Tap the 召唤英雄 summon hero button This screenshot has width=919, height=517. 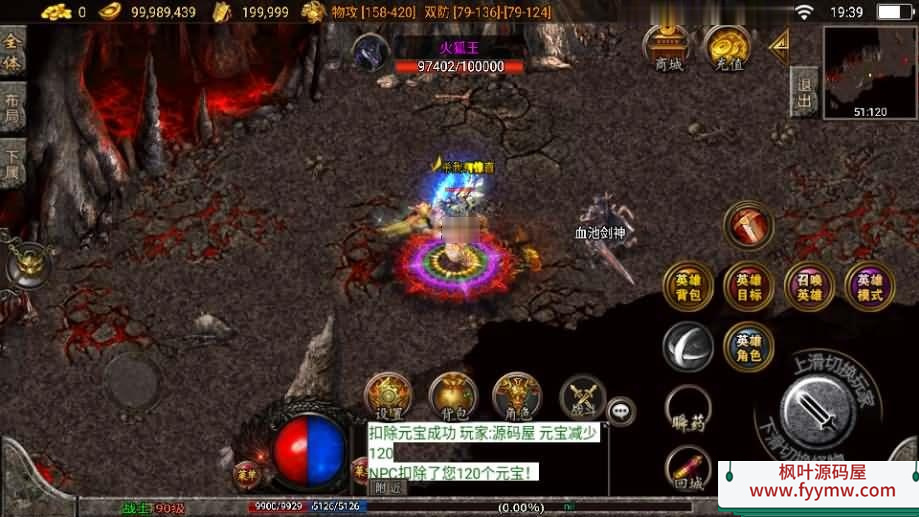pos(809,287)
